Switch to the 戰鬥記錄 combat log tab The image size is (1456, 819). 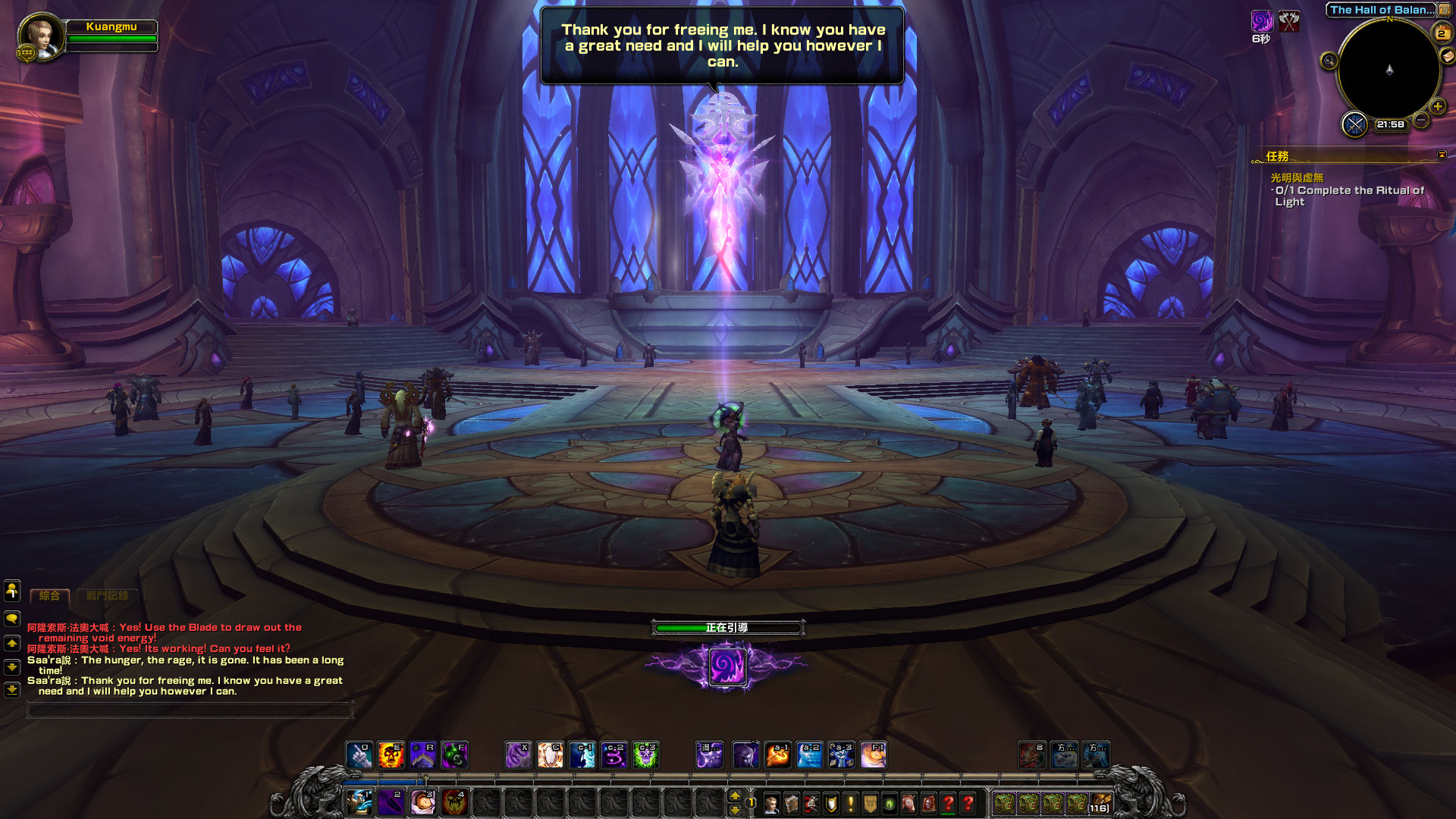(x=107, y=596)
